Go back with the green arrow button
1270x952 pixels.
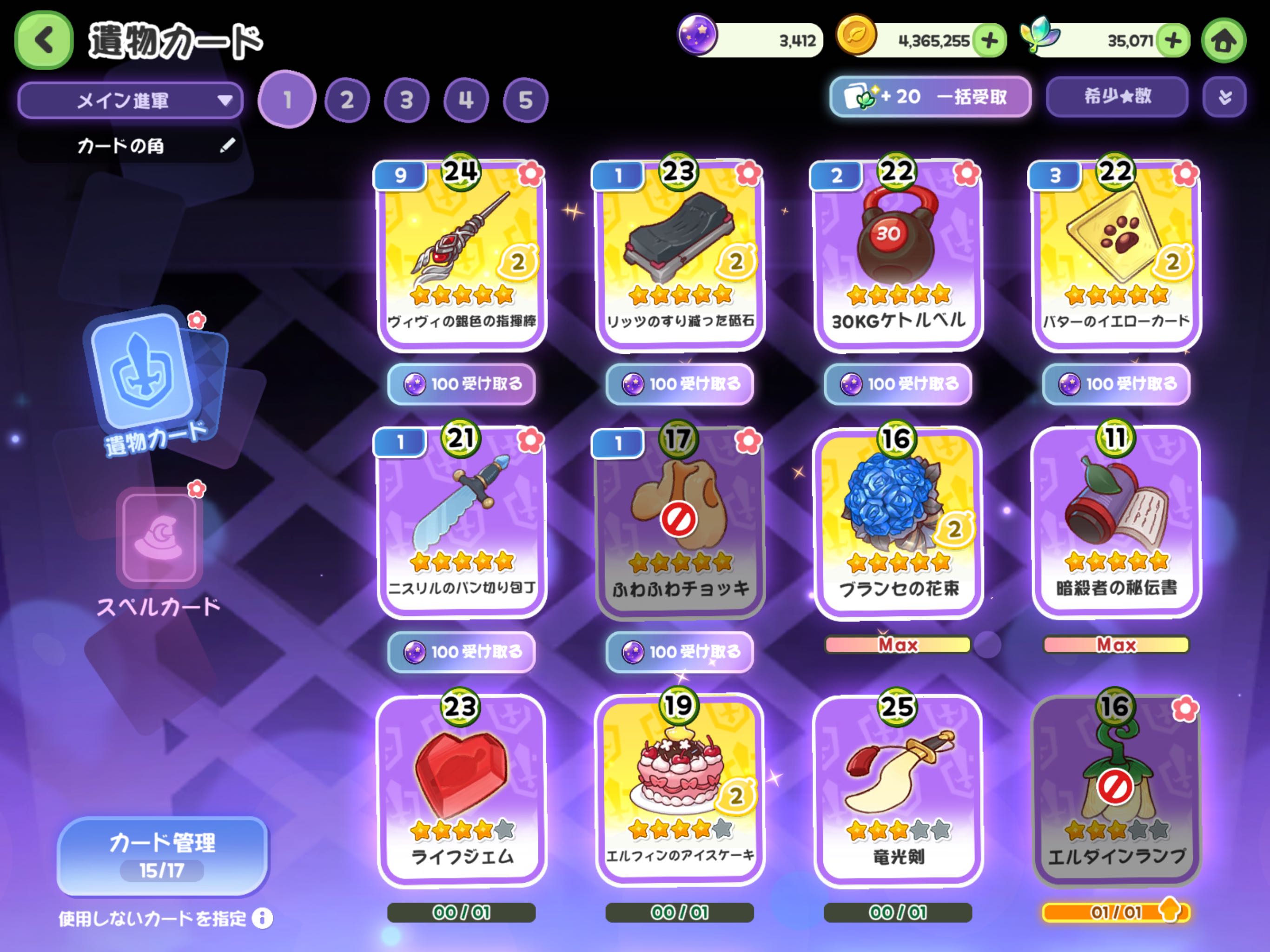tap(44, 41)
